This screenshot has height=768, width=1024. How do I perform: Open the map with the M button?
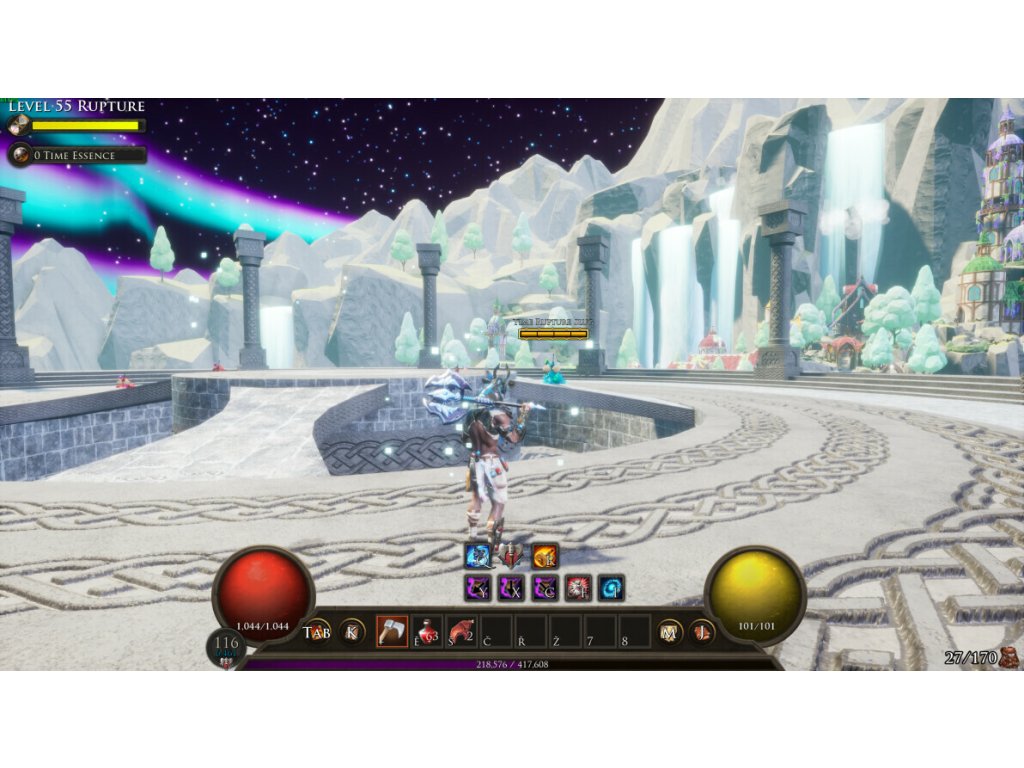[x=669, y=632]
